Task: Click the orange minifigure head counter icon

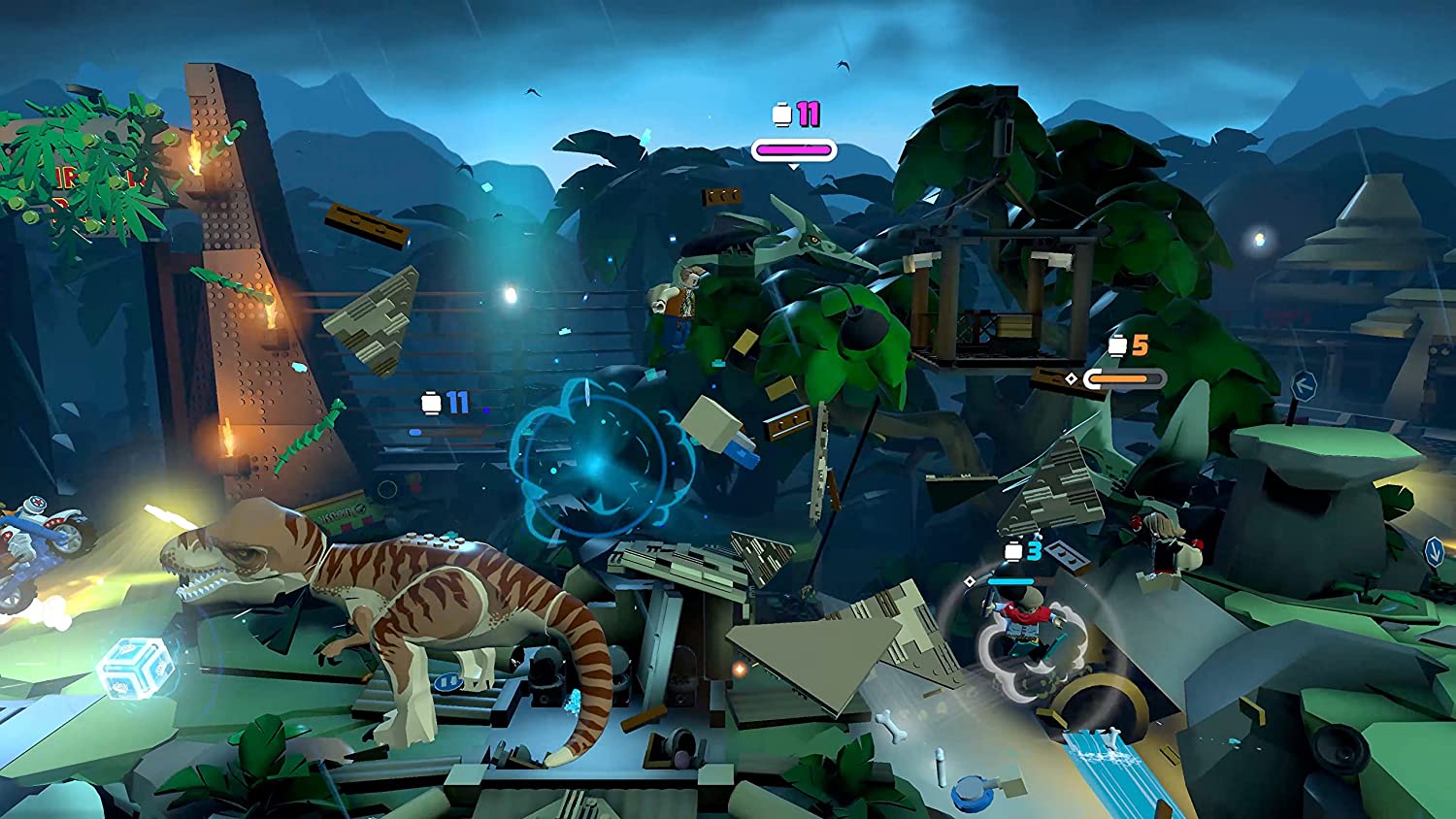Action: point(1118,344)
